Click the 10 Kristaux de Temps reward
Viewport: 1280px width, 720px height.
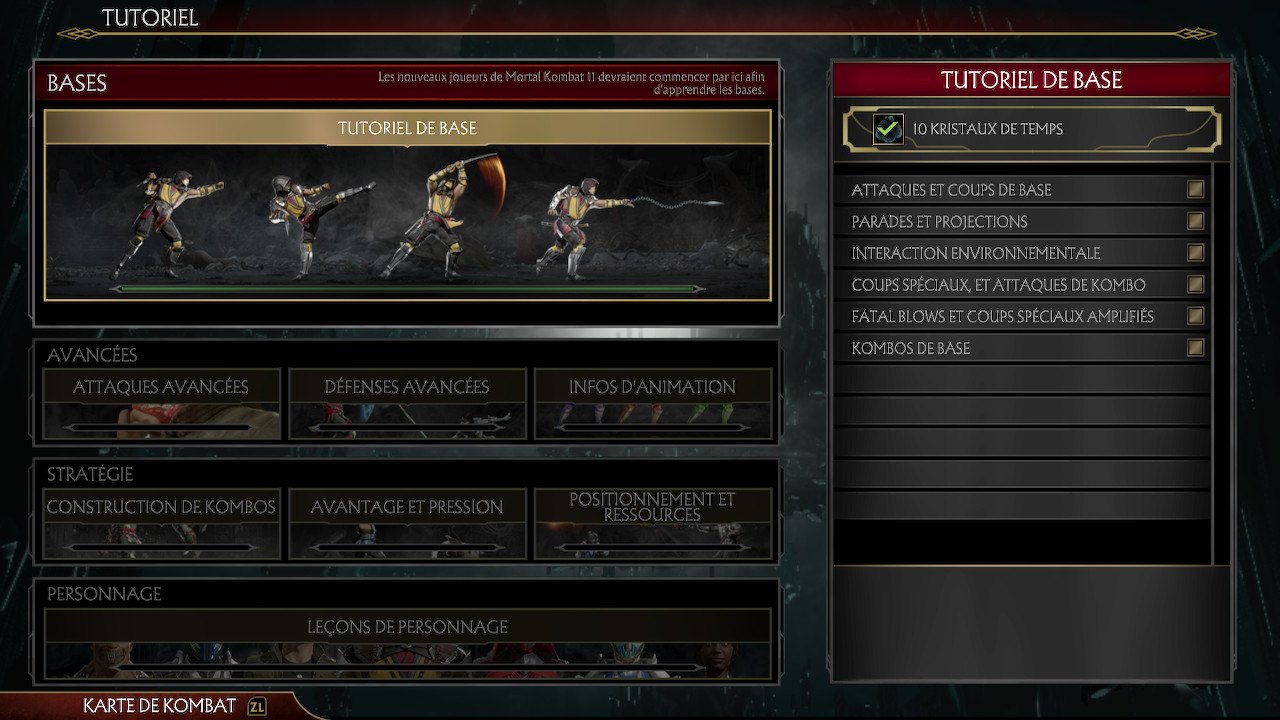tap(1030, 129)
